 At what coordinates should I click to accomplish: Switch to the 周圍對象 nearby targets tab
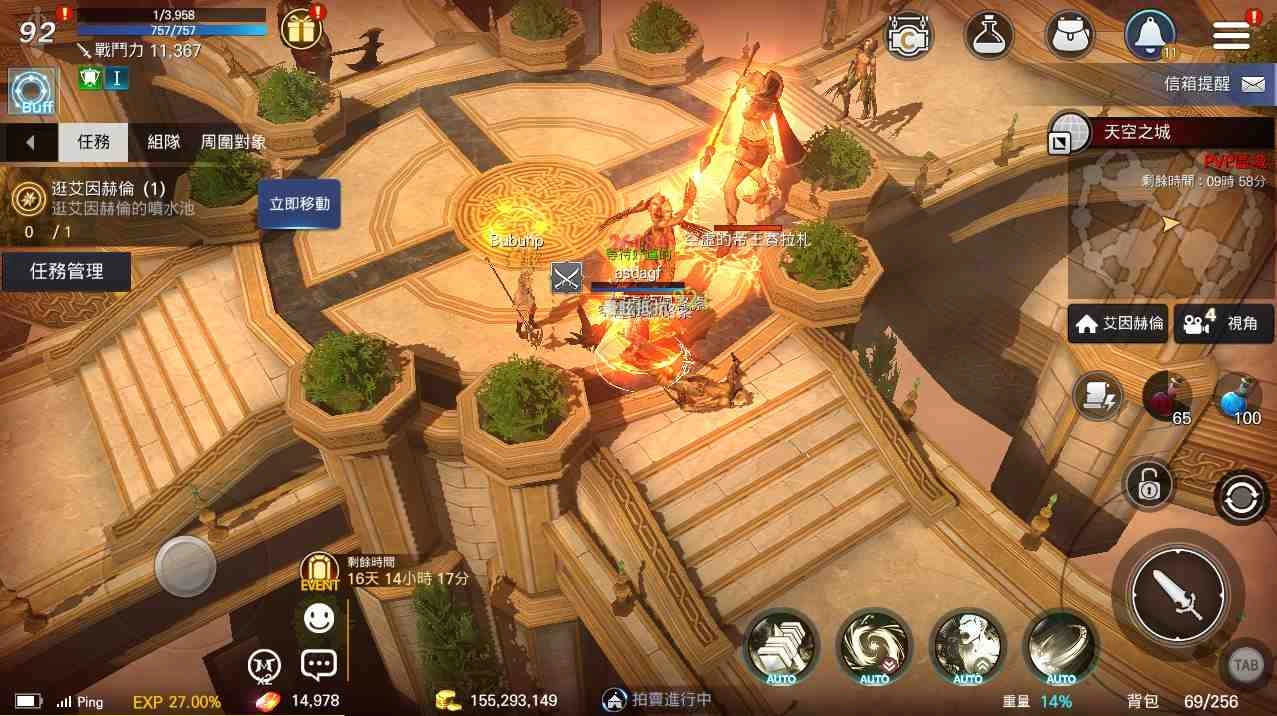234,142
